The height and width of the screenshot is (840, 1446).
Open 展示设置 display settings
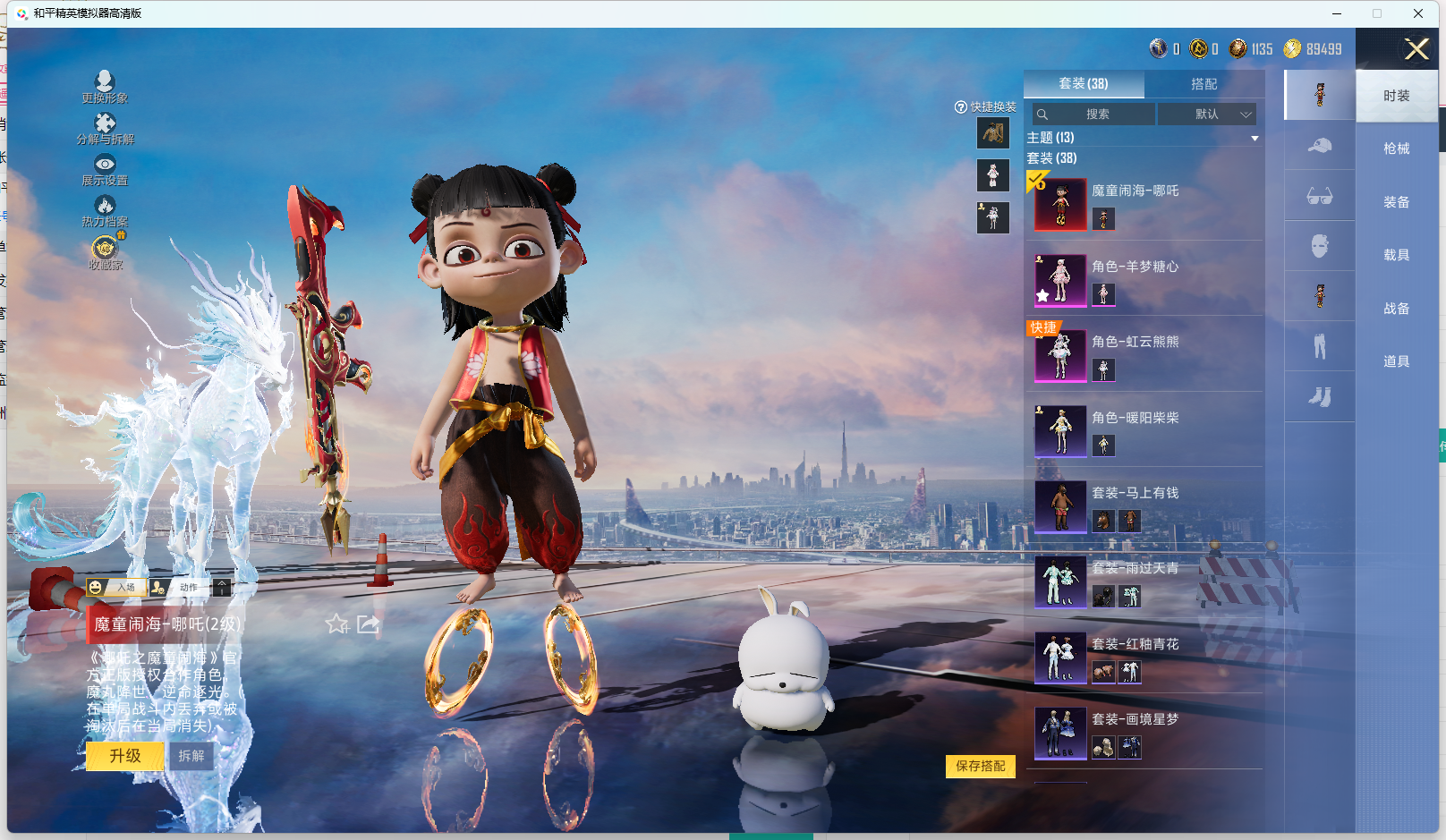pos(105,169)
